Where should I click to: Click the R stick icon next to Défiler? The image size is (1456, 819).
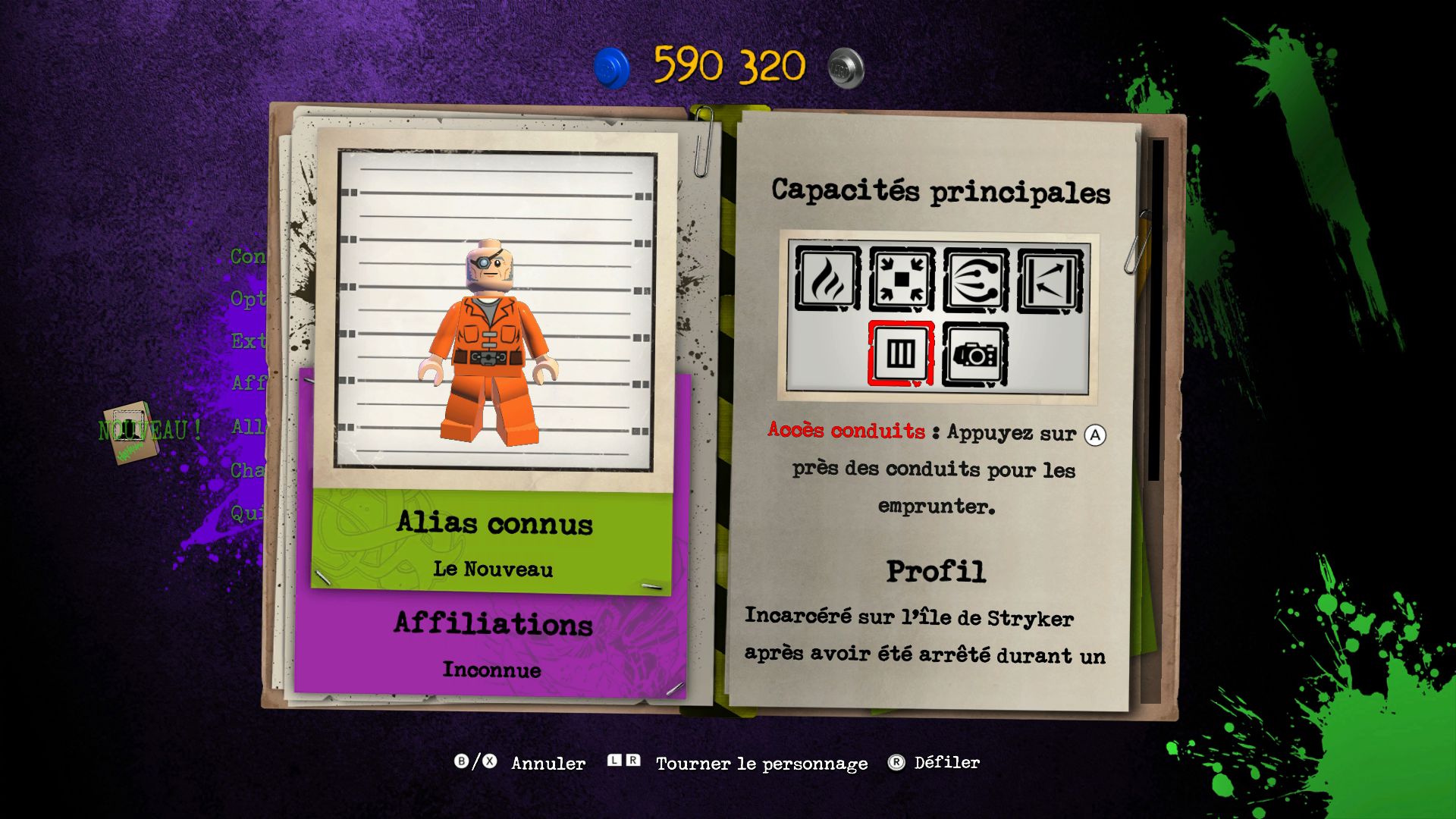tap(897, 763)
